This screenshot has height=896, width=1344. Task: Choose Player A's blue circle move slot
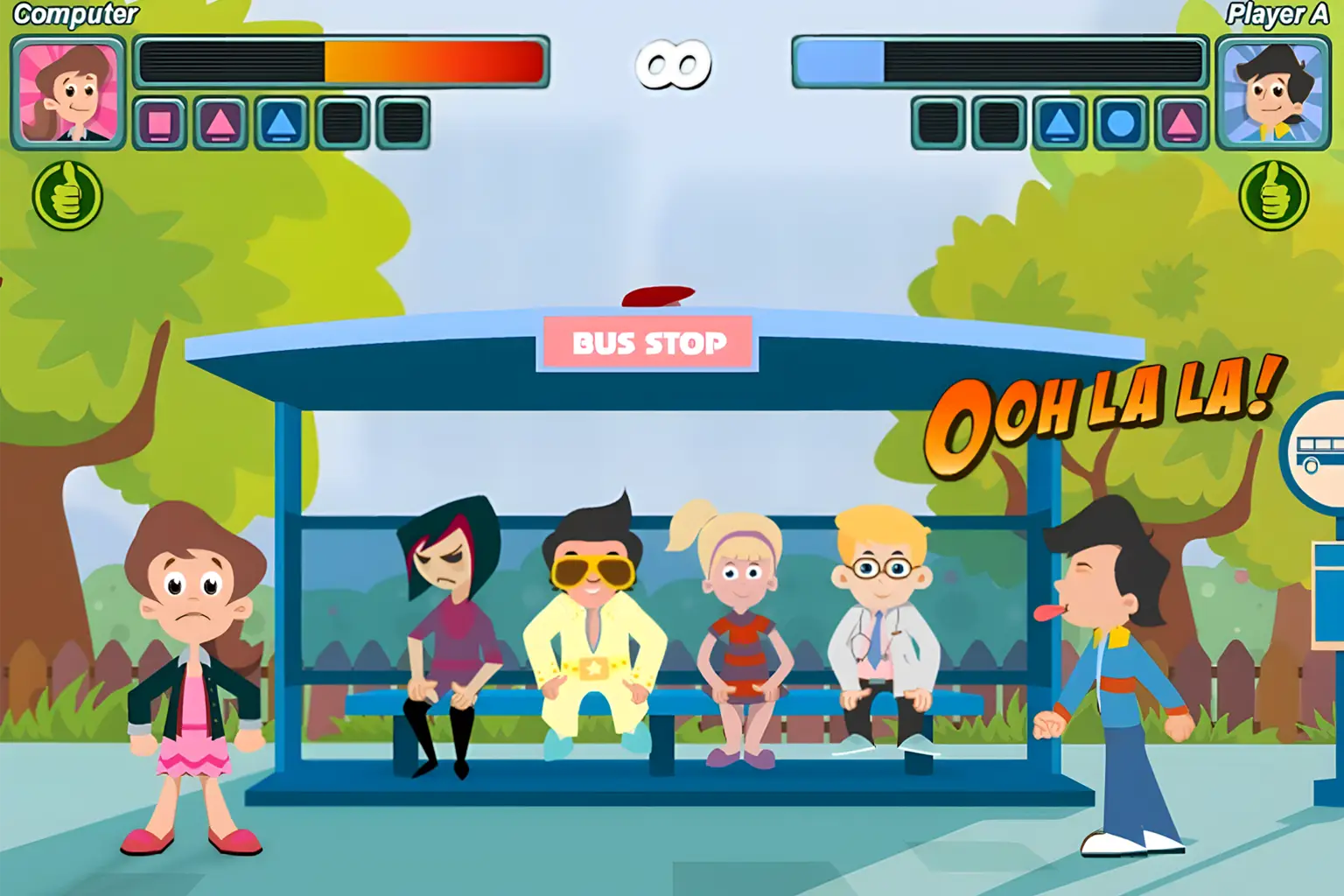click(x=1121, y=123)
